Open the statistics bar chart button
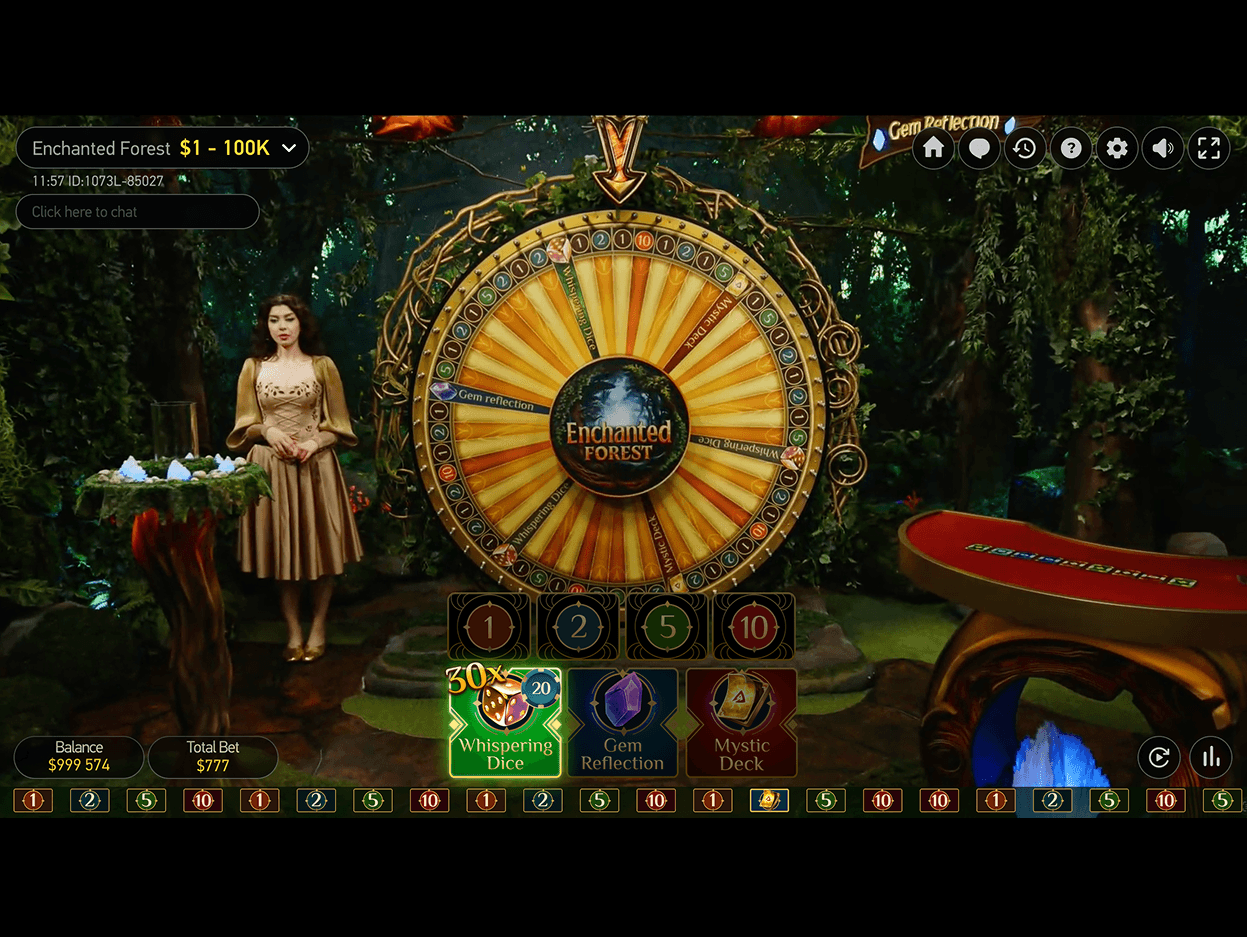This screenshot has height=937, width=1247. point(1211,757)
